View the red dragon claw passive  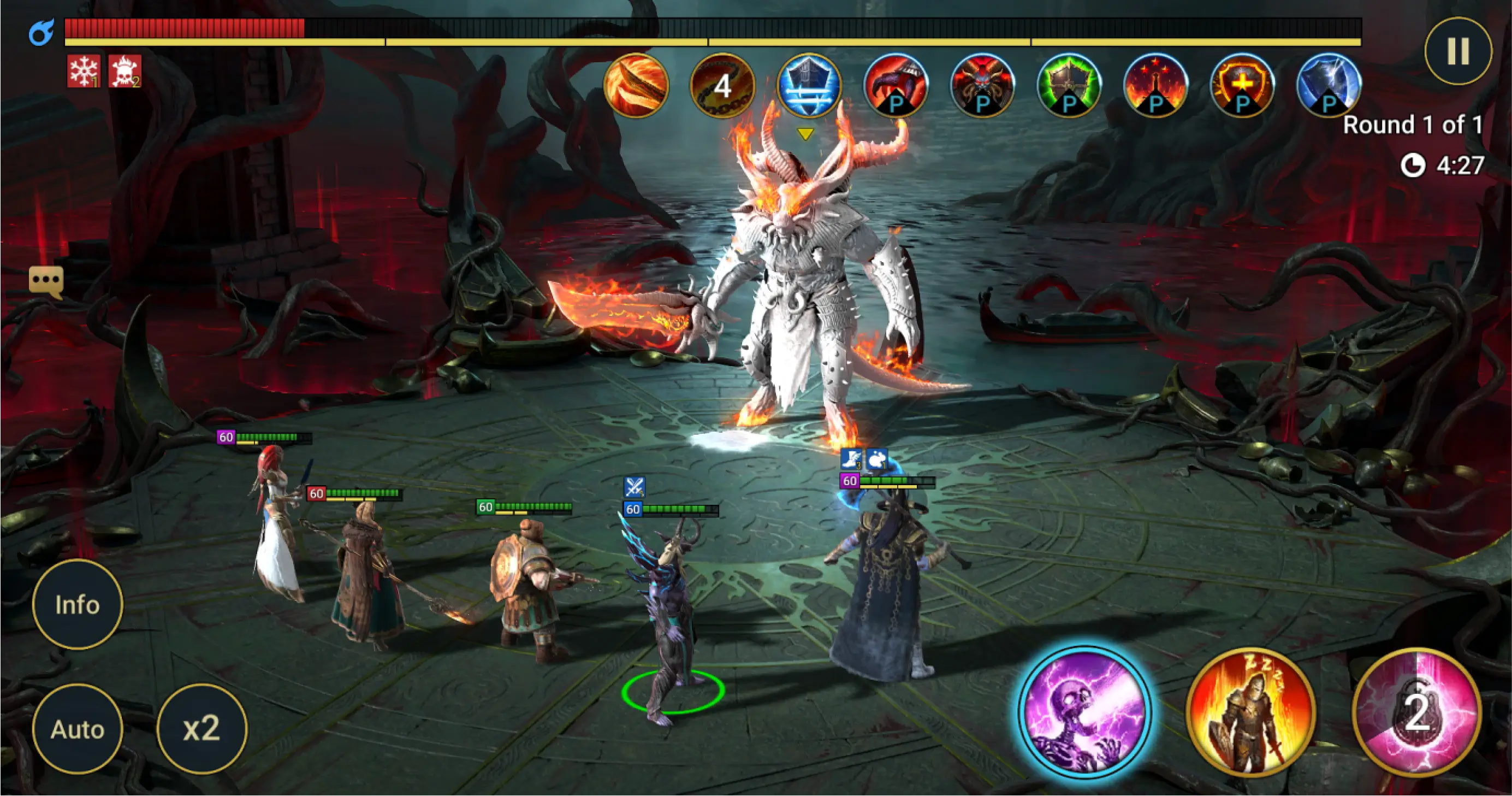click(x=896, y=86)
